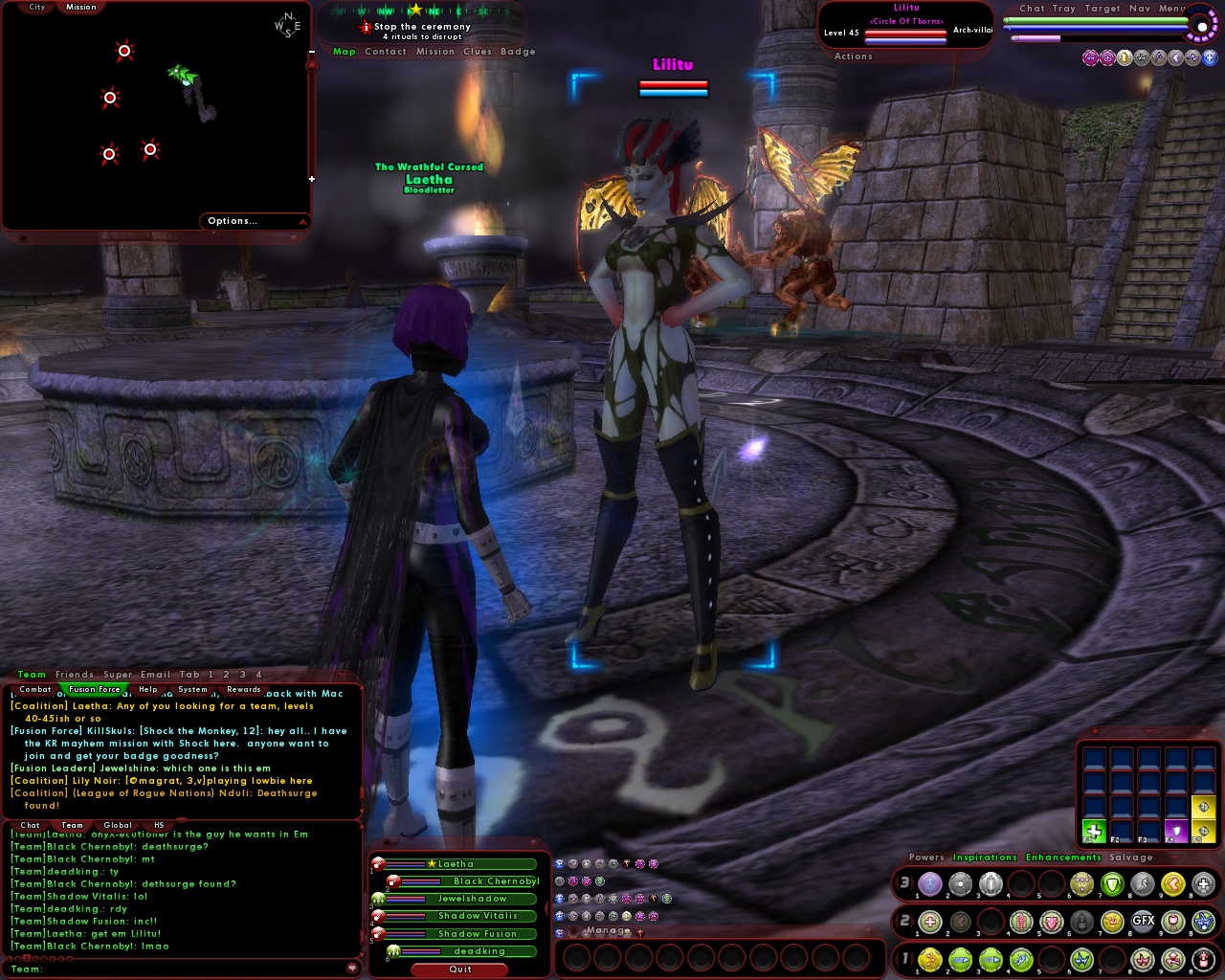Toggle the GFX power in tray 2

point(1143,921)
